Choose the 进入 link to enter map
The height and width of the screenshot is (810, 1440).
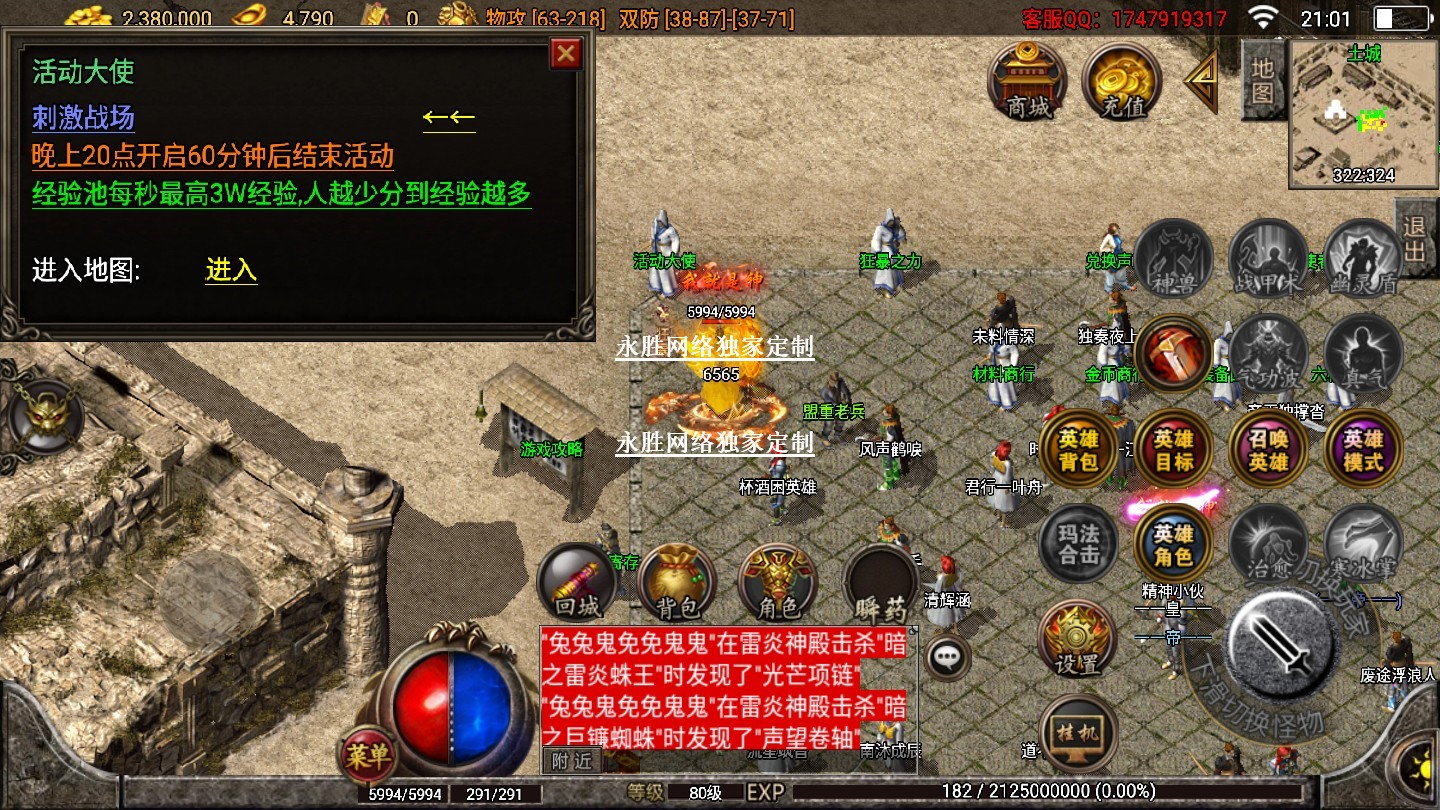[231, 270]
